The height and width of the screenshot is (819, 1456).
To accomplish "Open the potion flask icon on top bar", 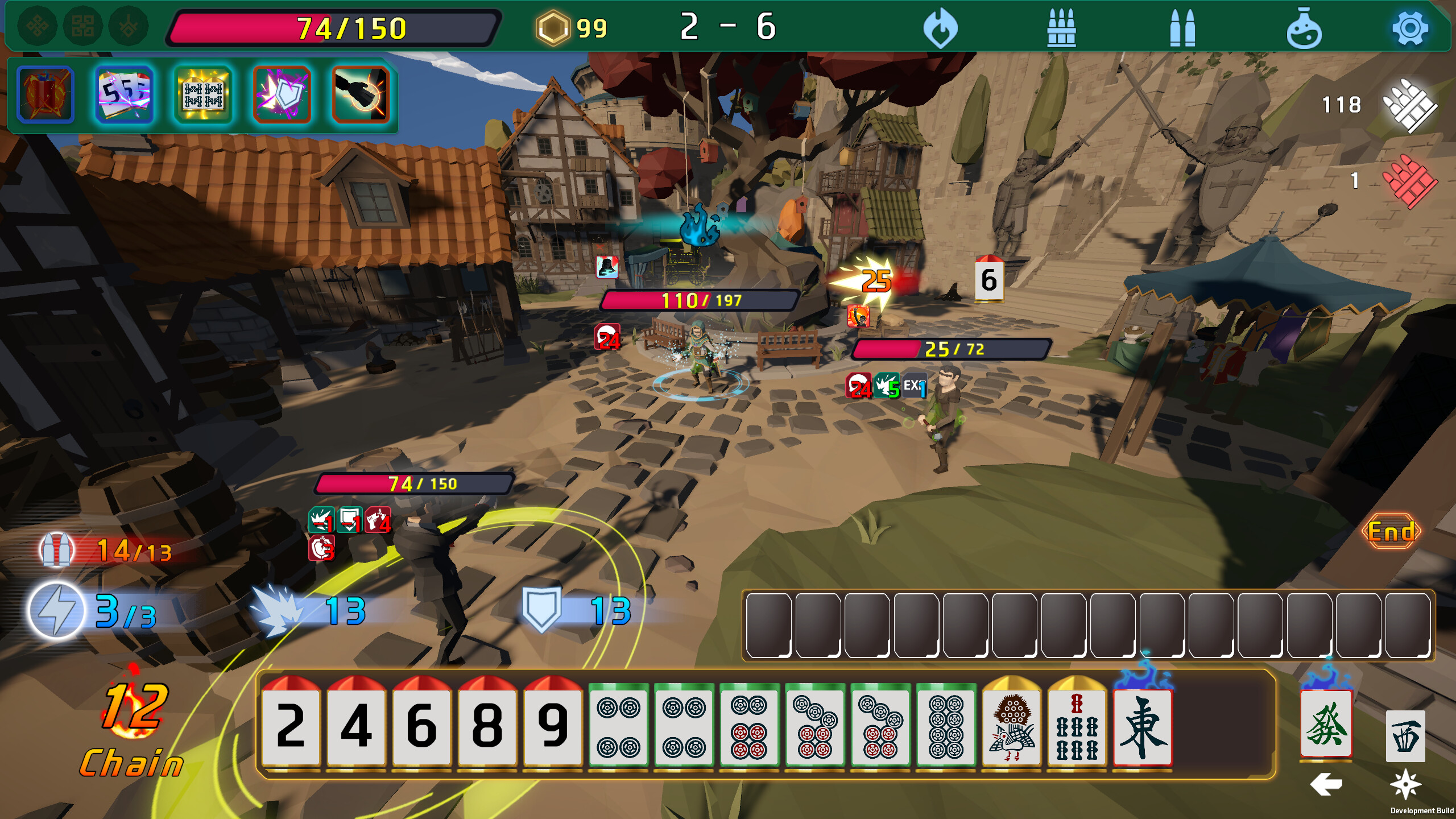I will [x=1306, y=26].
